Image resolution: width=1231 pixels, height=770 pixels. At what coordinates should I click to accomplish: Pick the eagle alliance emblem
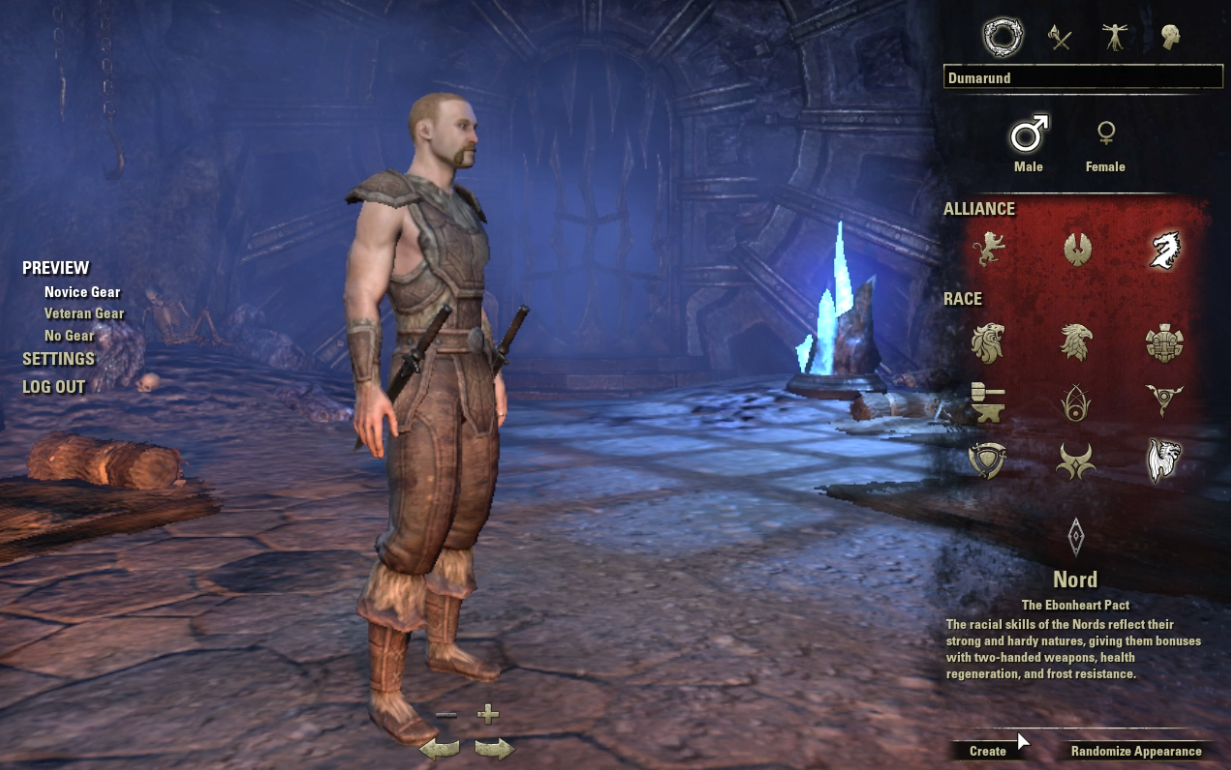1077,249
